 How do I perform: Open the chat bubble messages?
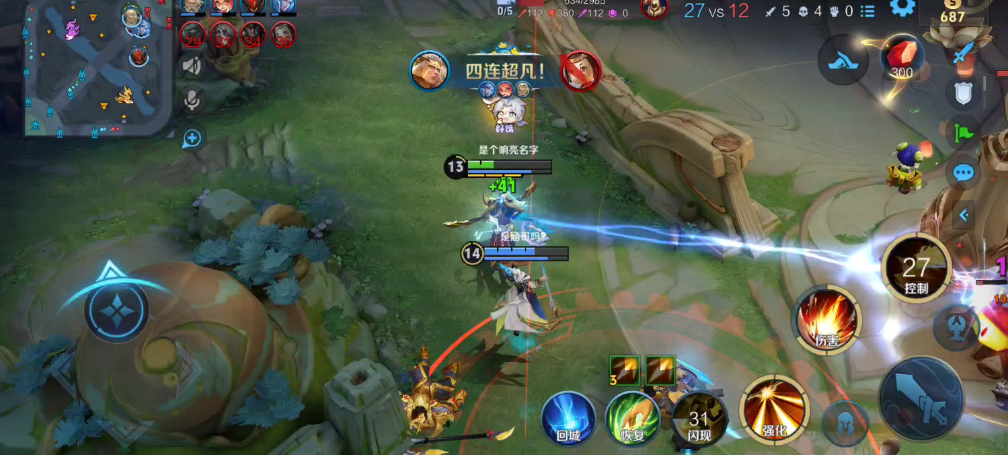[x=963, y=172]
